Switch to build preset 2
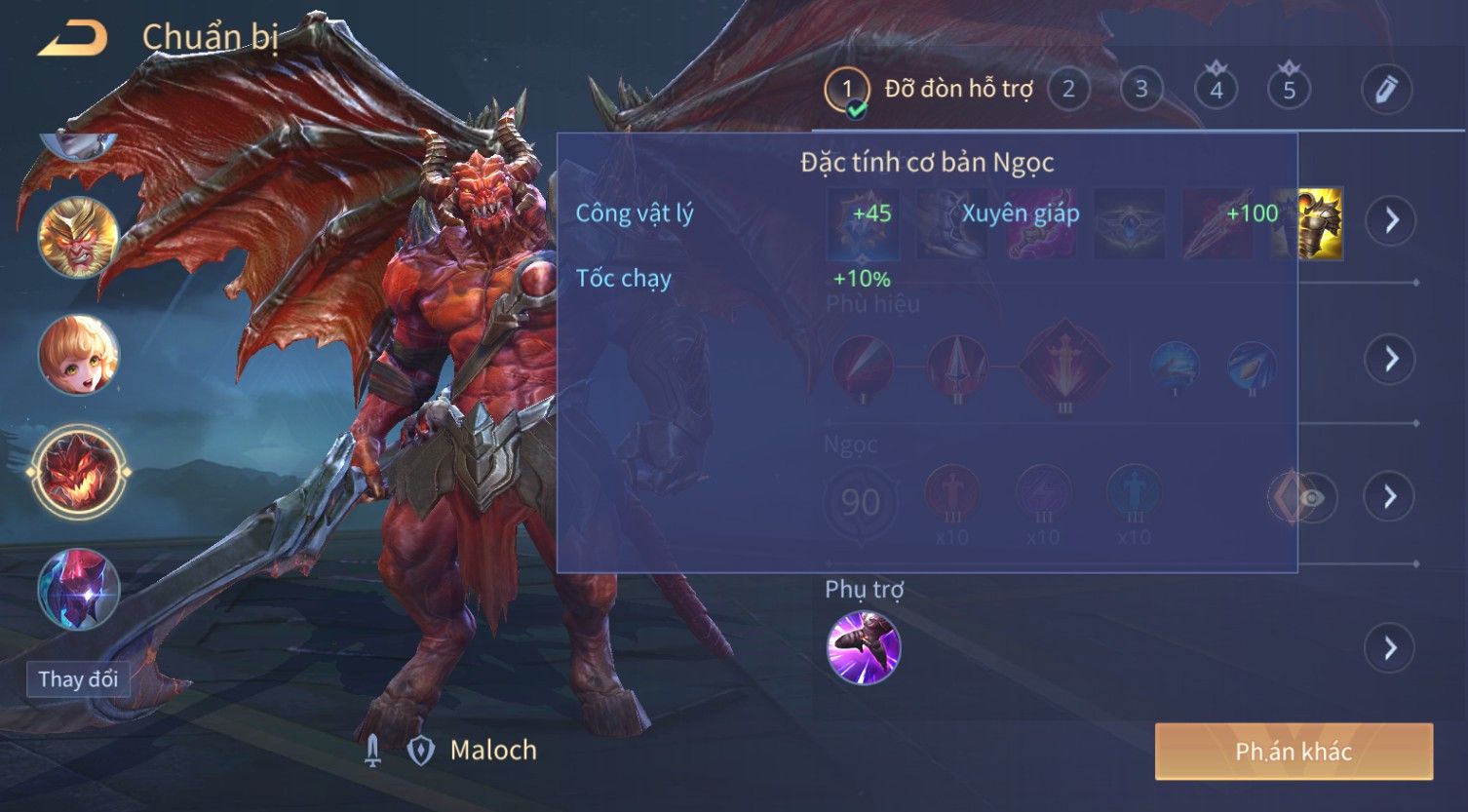Image resolution: width=1468 pixels, height=812 pixels. (1068, 90)
